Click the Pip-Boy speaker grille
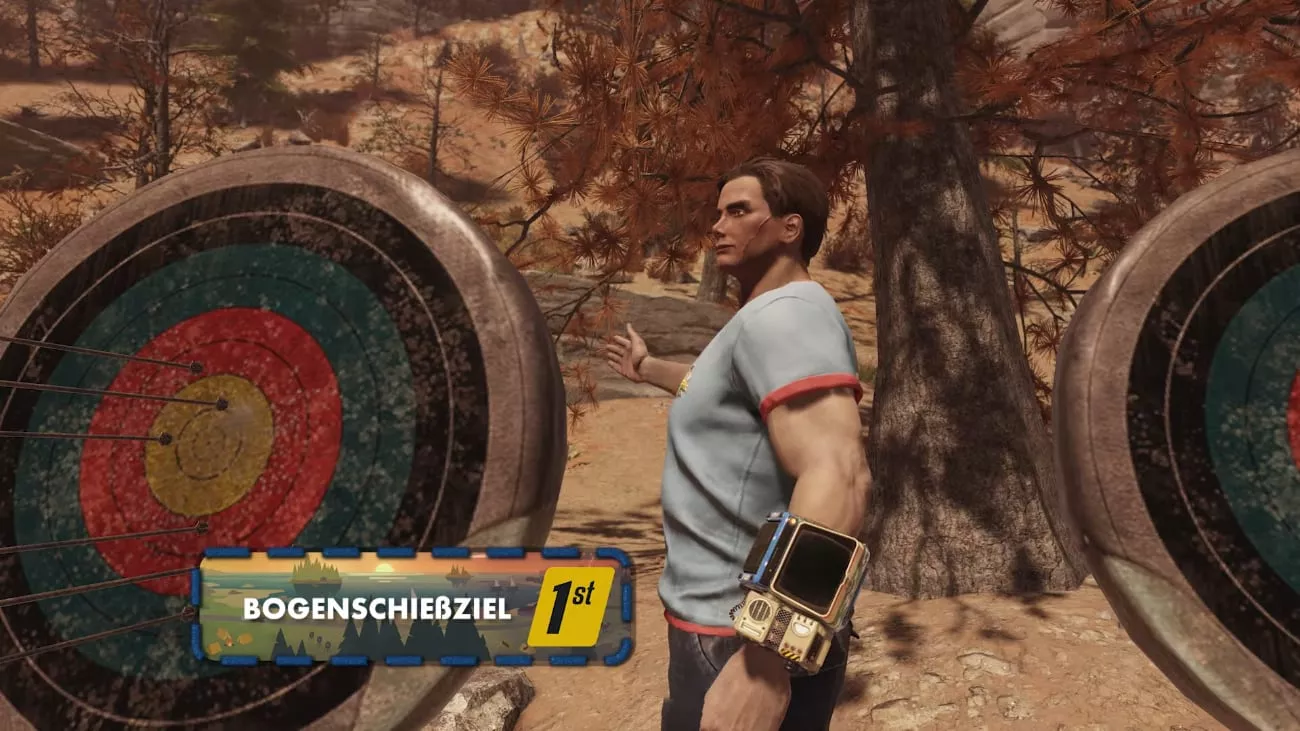 [x=759, y=609]
